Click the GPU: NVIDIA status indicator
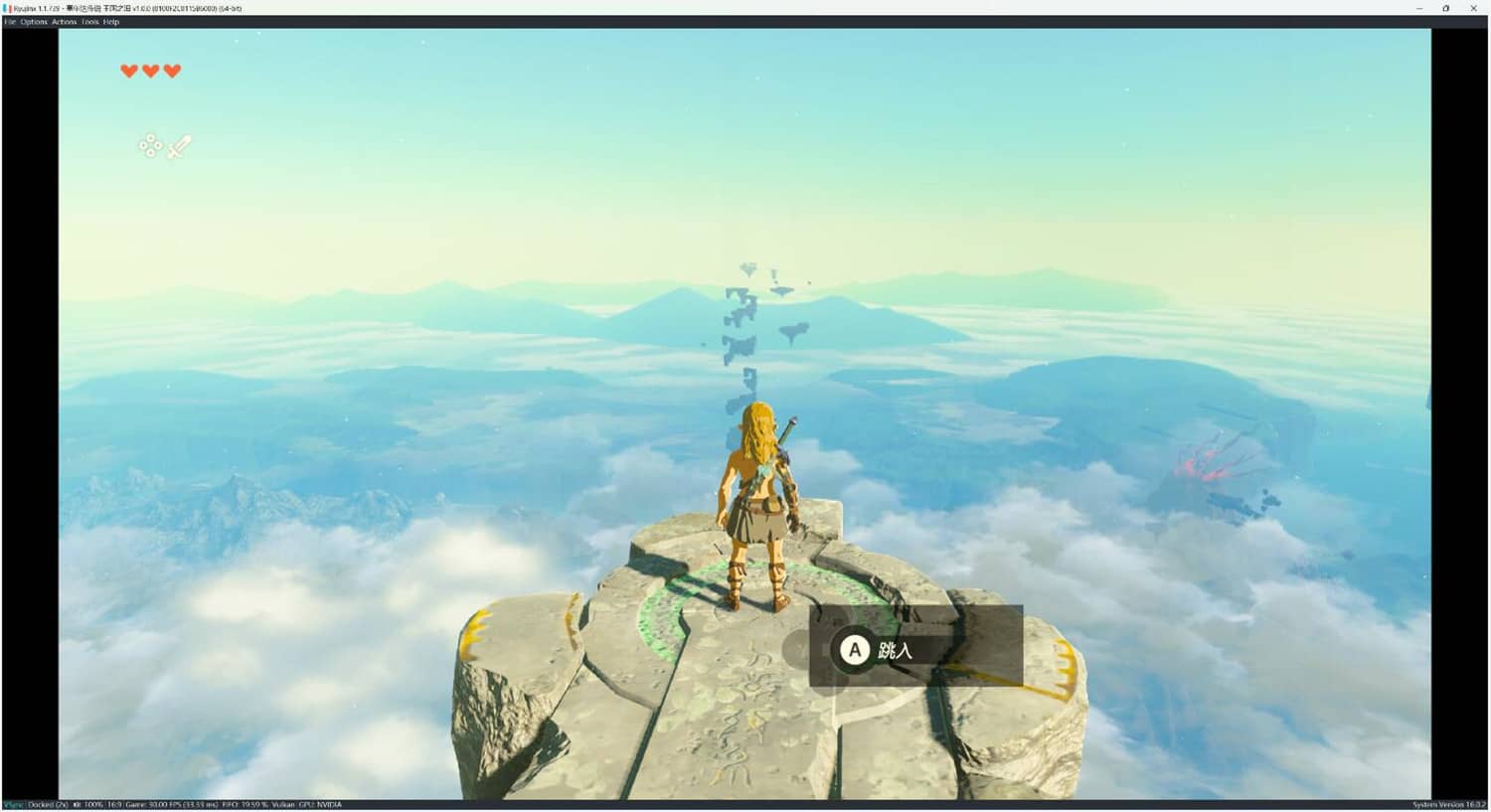 pyautogui.click(x=320, y=805)
